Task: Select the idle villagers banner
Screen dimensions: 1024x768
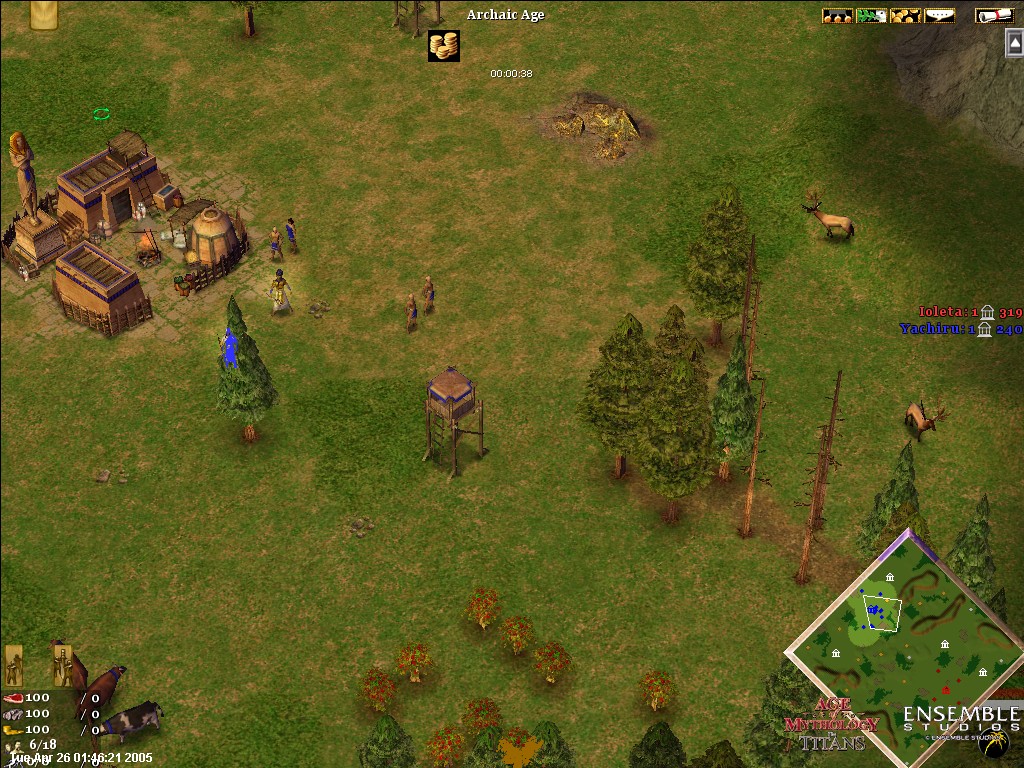Action: 14,664
